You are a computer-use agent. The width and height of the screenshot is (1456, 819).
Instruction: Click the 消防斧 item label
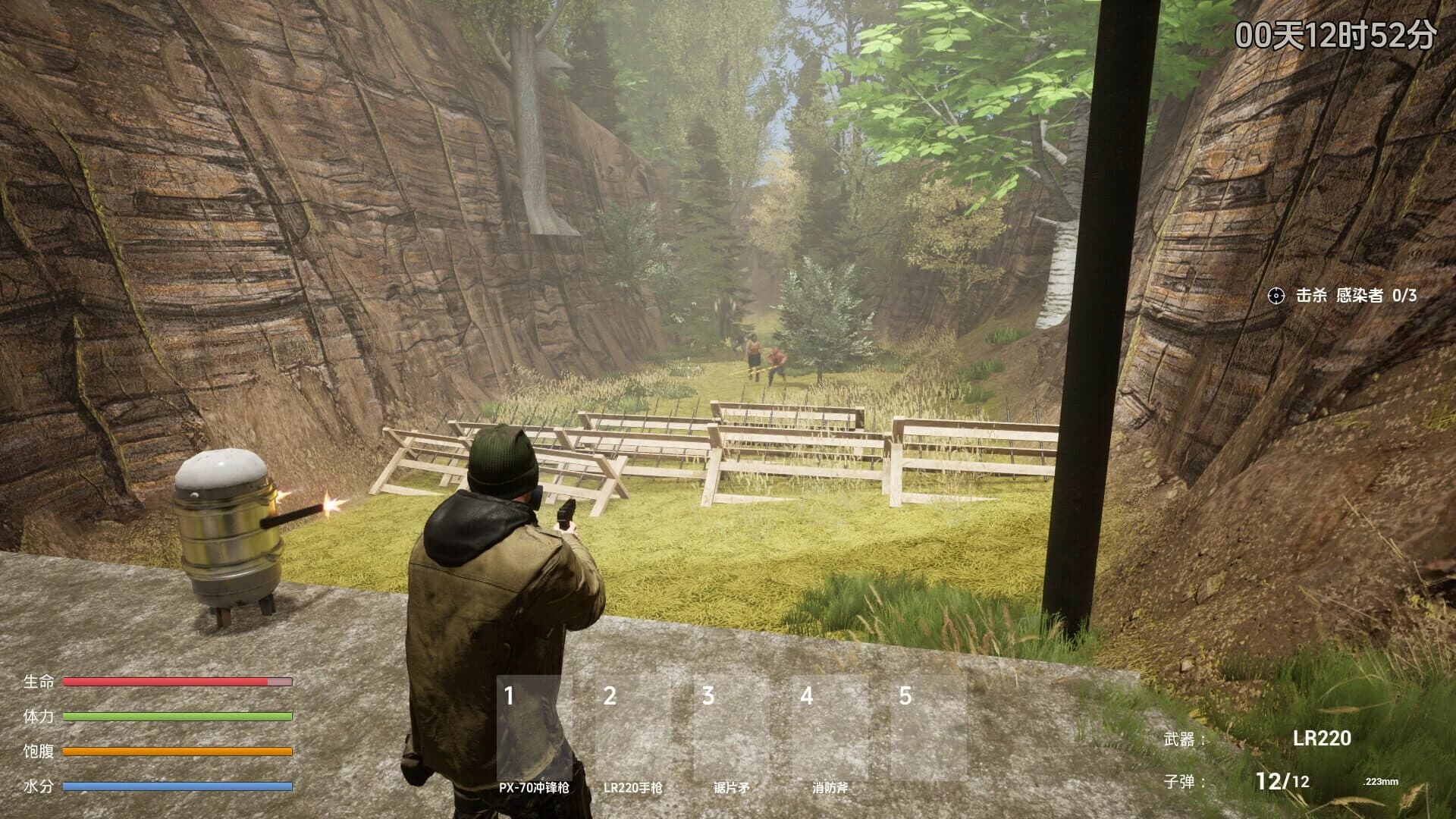click(833, 787)
